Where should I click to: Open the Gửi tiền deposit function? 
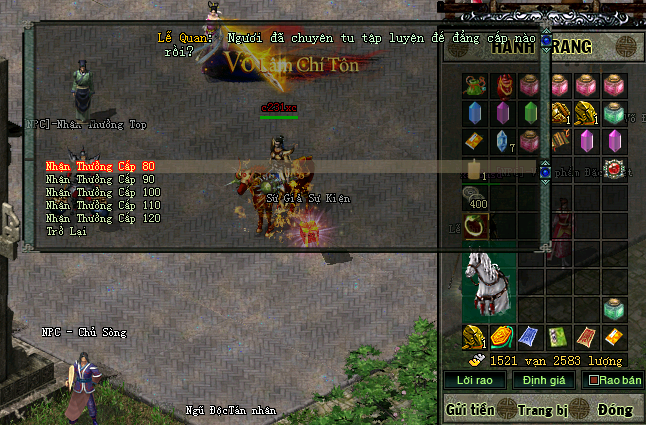point(472,409)
